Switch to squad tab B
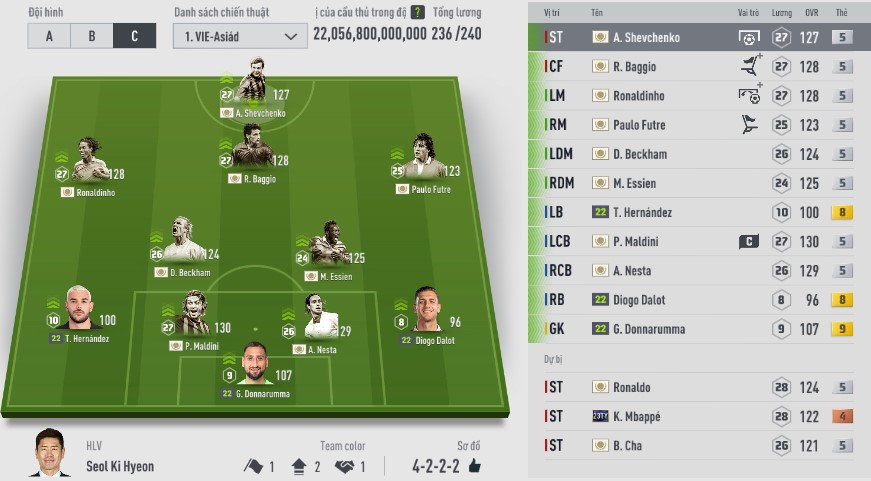The image size is (871, 481). (91, 36)
